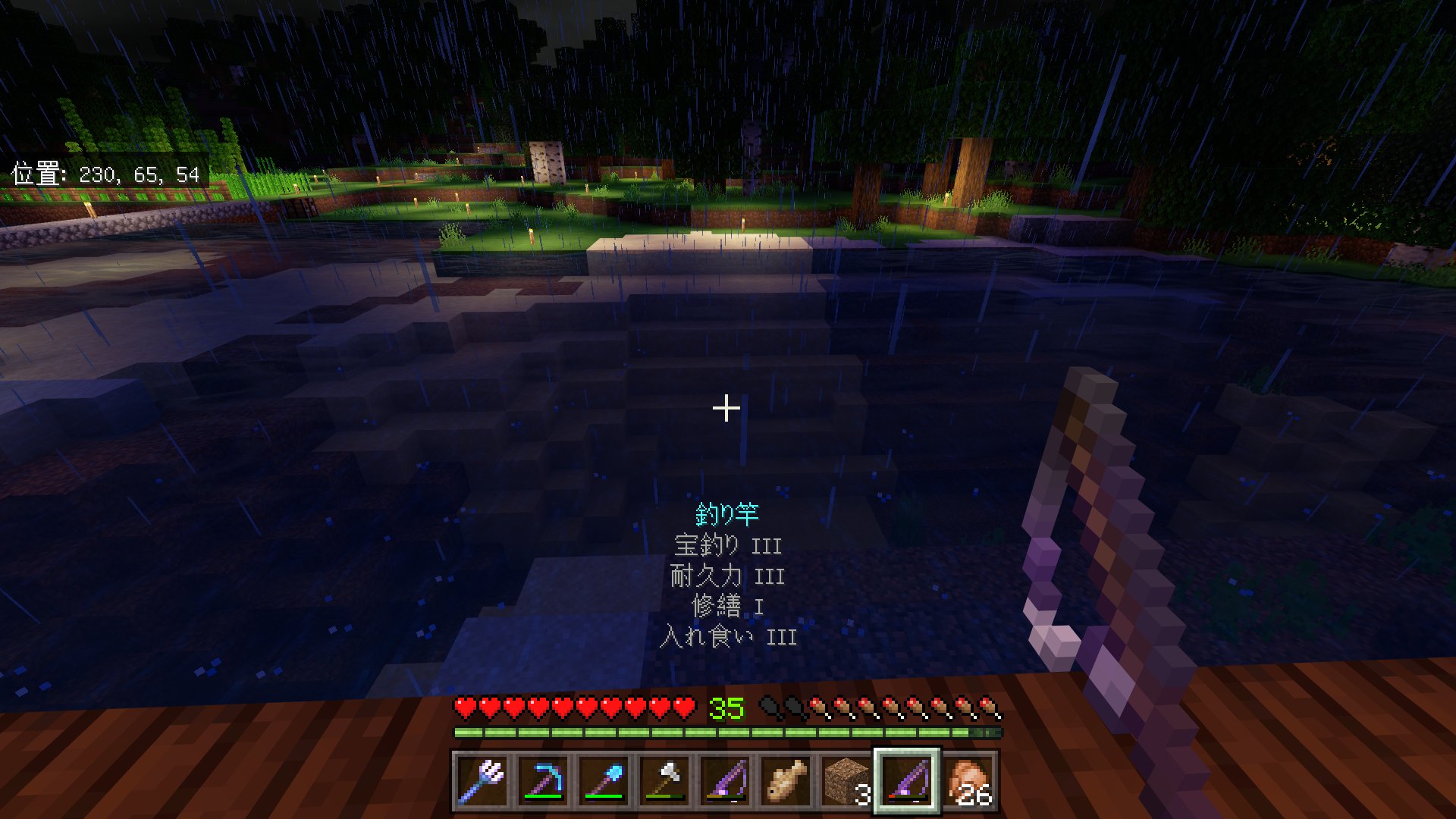
Task: Click the 釣り竿 item name text
Action: [x=730, y=514]
